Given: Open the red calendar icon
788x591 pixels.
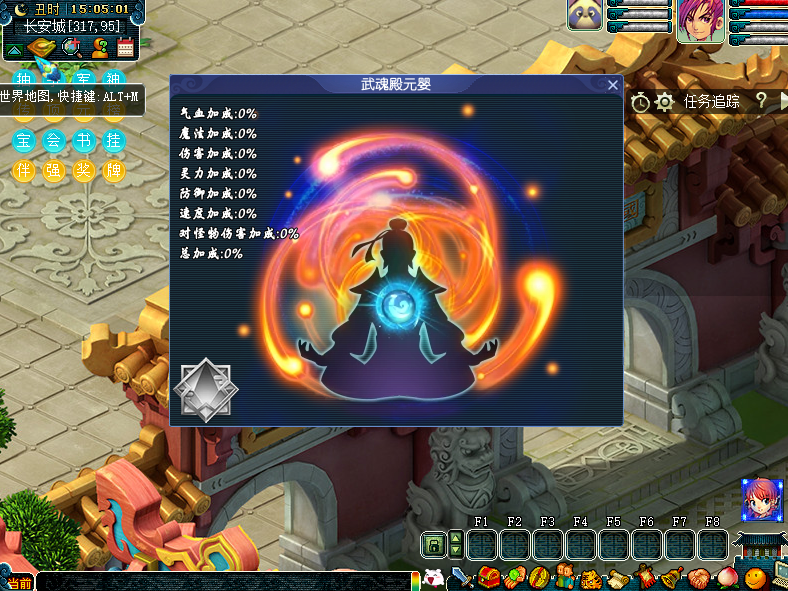Looking at the screenshot, I should click(126, 47).
